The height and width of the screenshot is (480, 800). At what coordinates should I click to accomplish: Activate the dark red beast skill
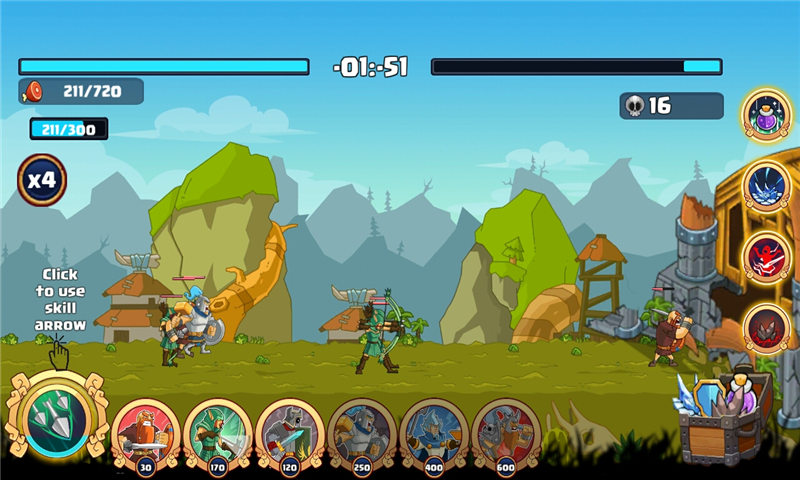point(768,328)
